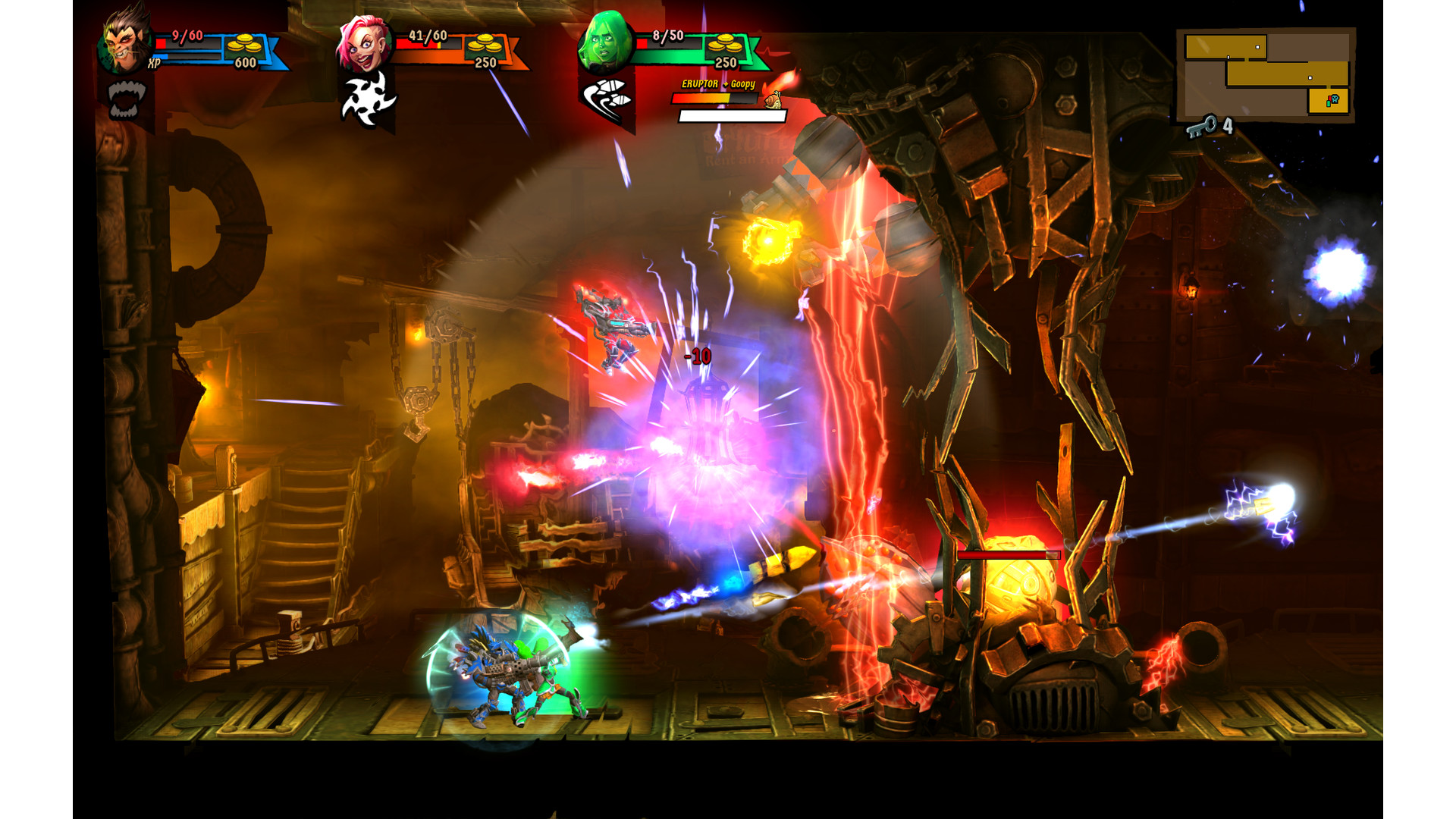Open the room minimap
The image size is (1456, 819).
pyautogui.click(x=1266, y=74)
